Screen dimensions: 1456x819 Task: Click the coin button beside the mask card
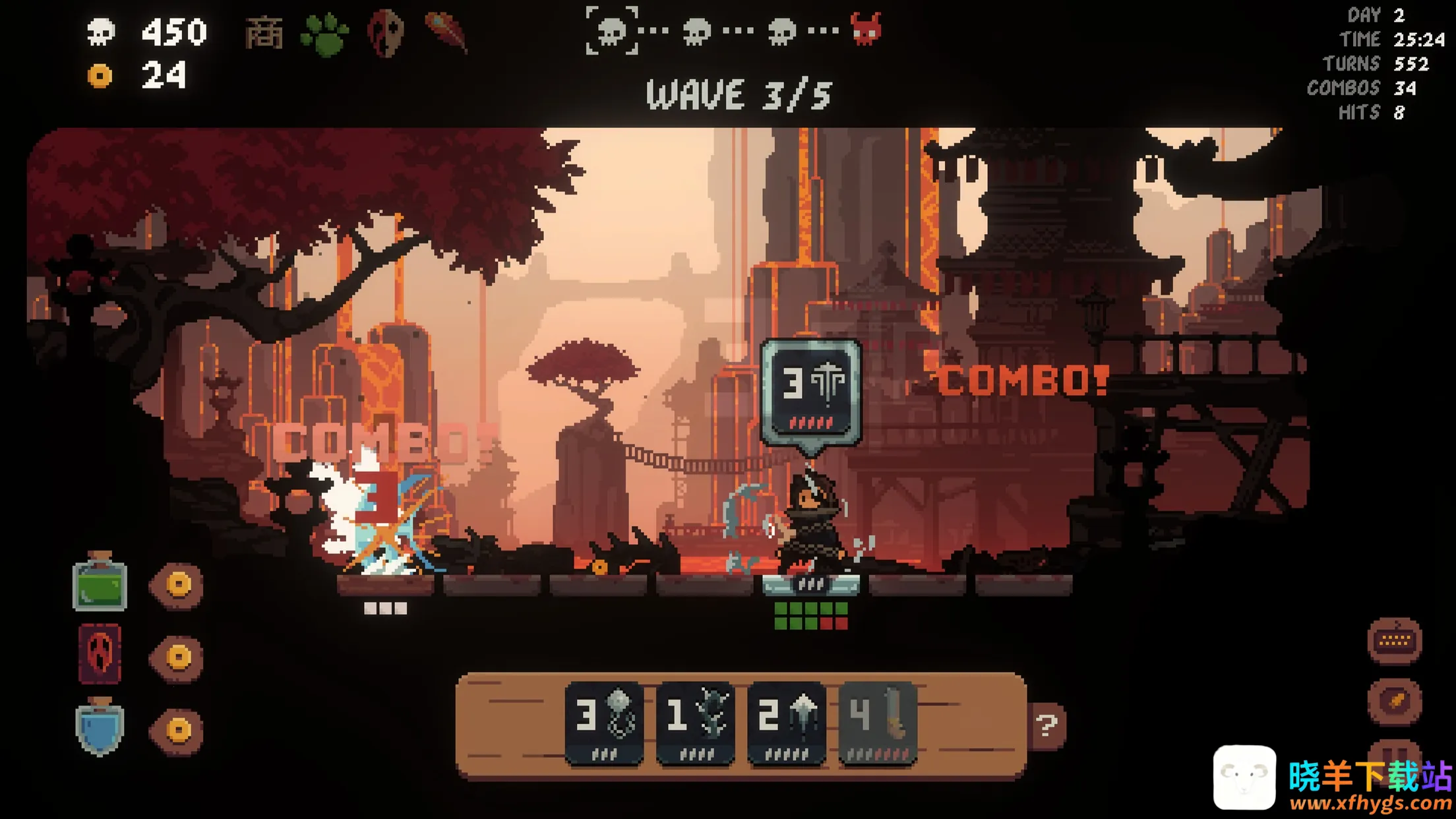point(178,657)
